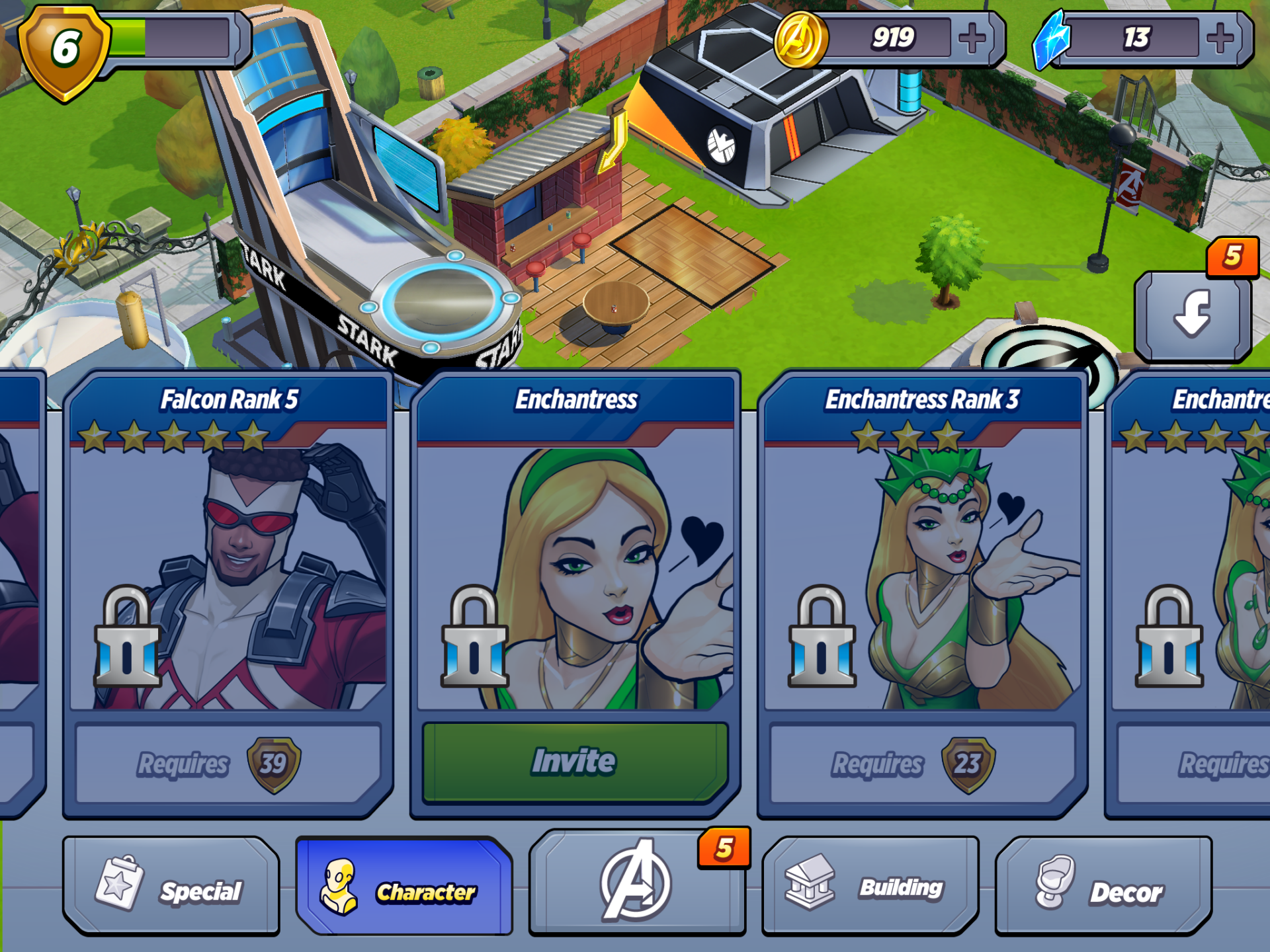Click the Requires 23 button
The image size is (1270, 952).
click(x=922, y=764)
